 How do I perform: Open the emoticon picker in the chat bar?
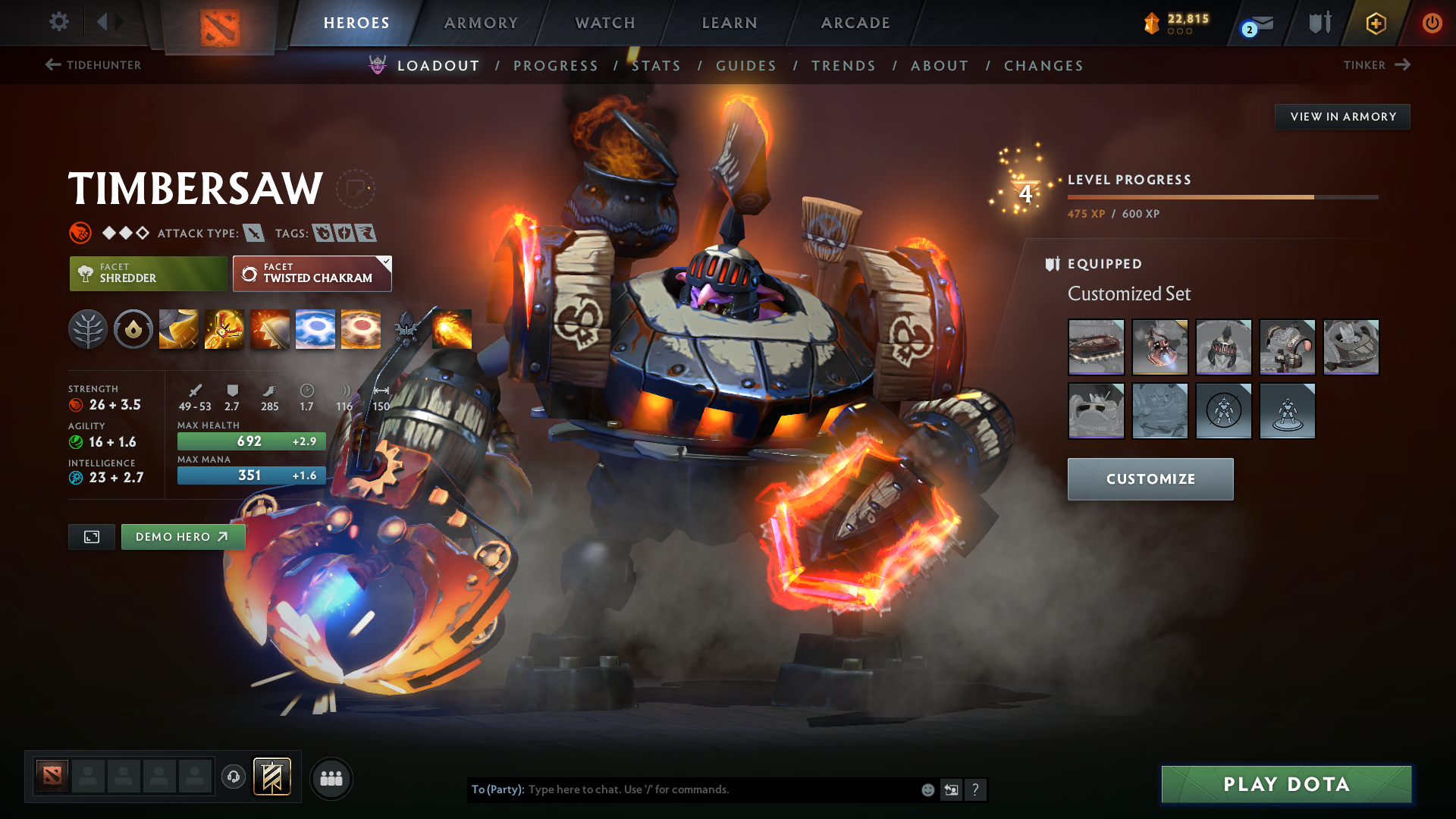pyautogui.click(x=927, y=789)
